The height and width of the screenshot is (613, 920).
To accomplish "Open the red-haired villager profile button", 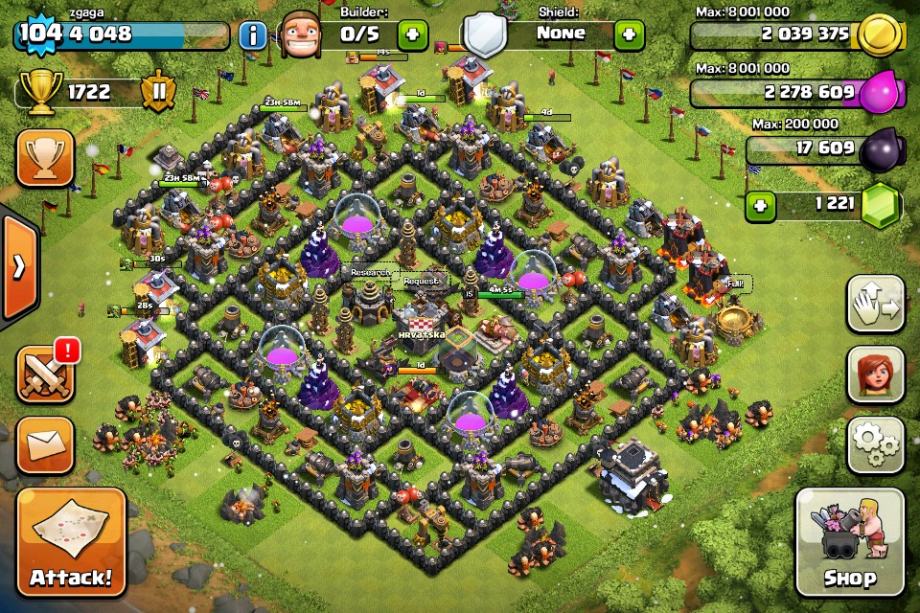I will pos(876,374).
